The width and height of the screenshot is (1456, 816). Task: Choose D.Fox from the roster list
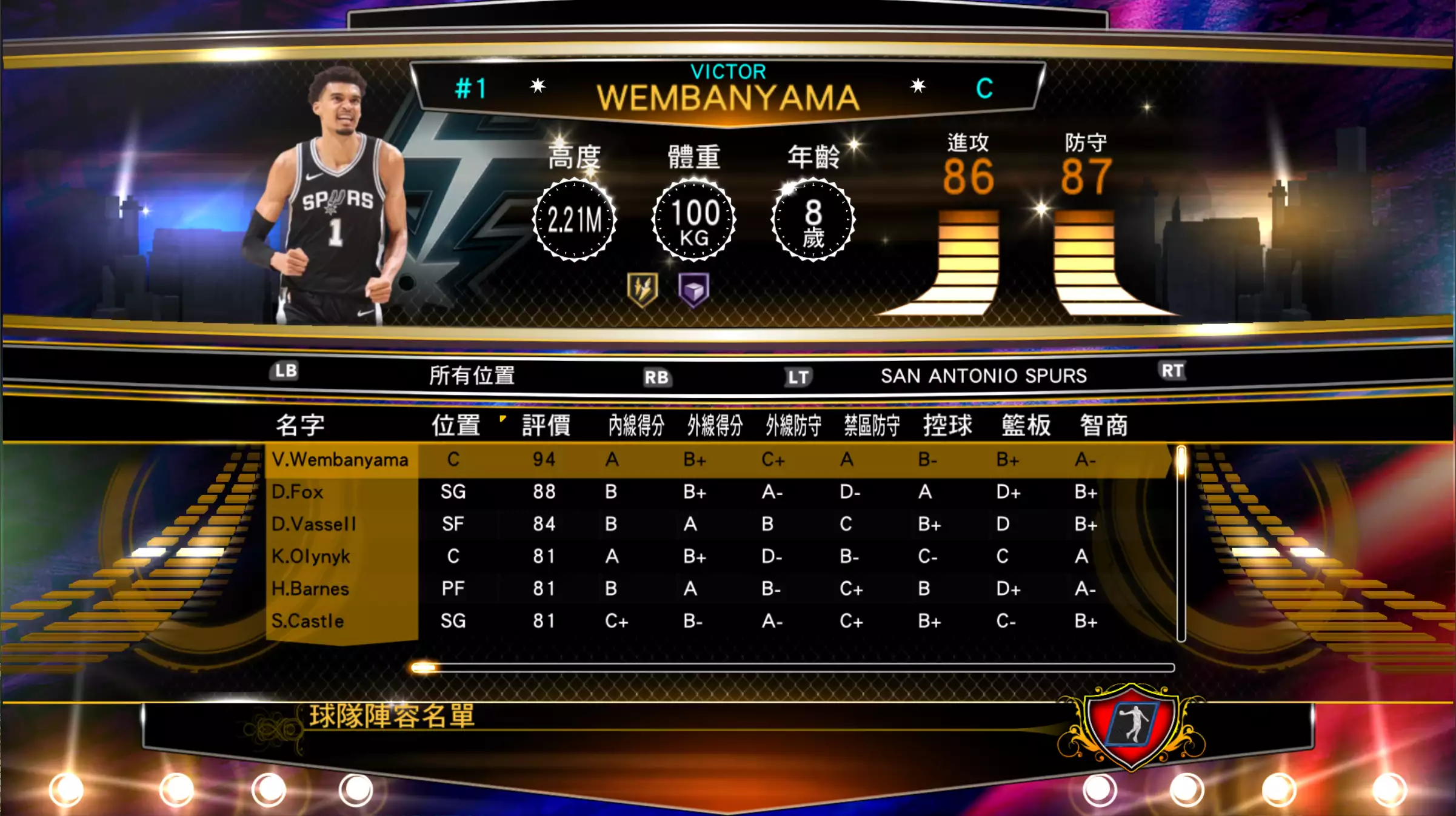pos(297,492)
